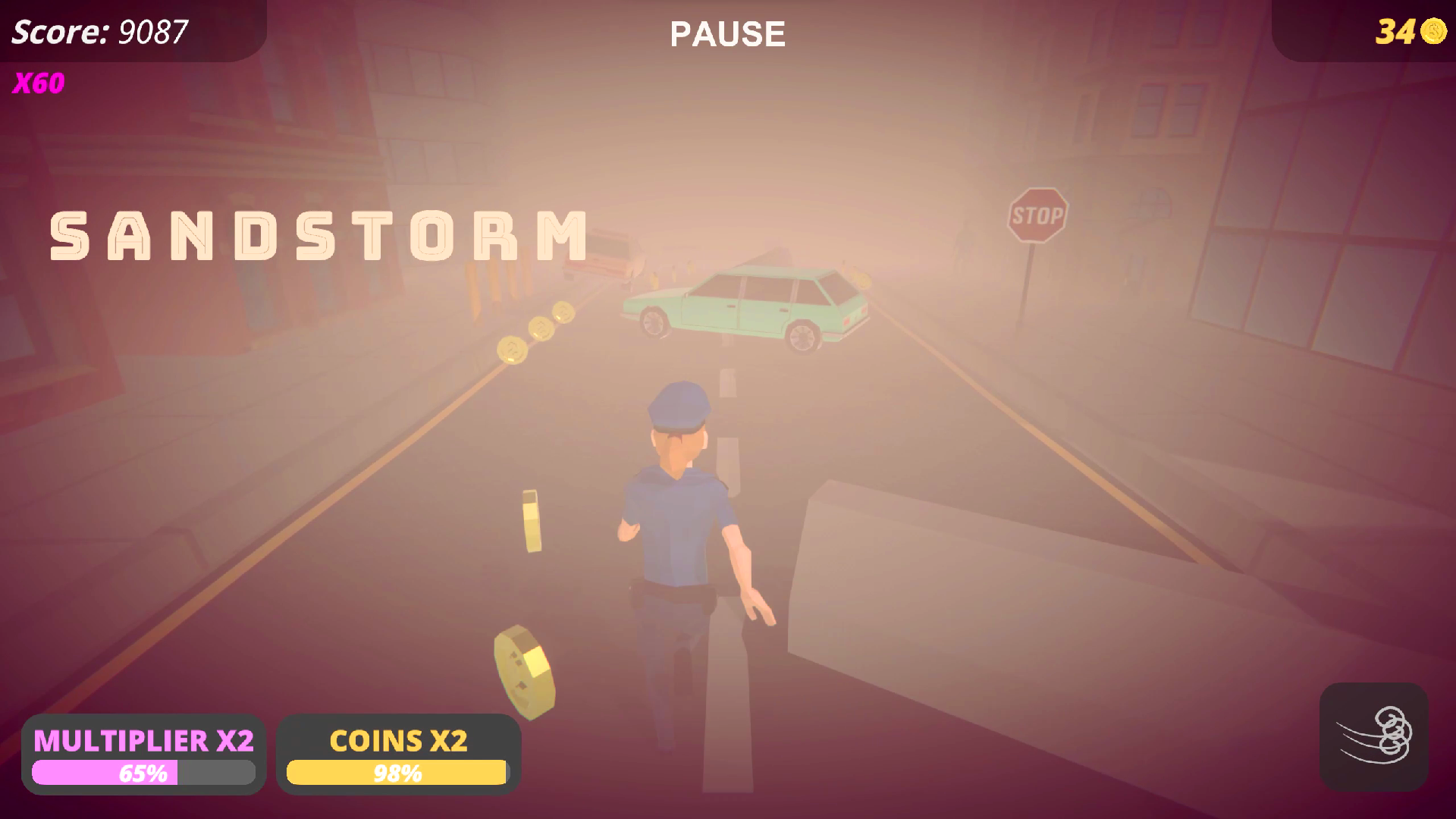1456x819 pixels.
Task: Tap the COINS X2 powerup badge
Action: click(397, 741)
